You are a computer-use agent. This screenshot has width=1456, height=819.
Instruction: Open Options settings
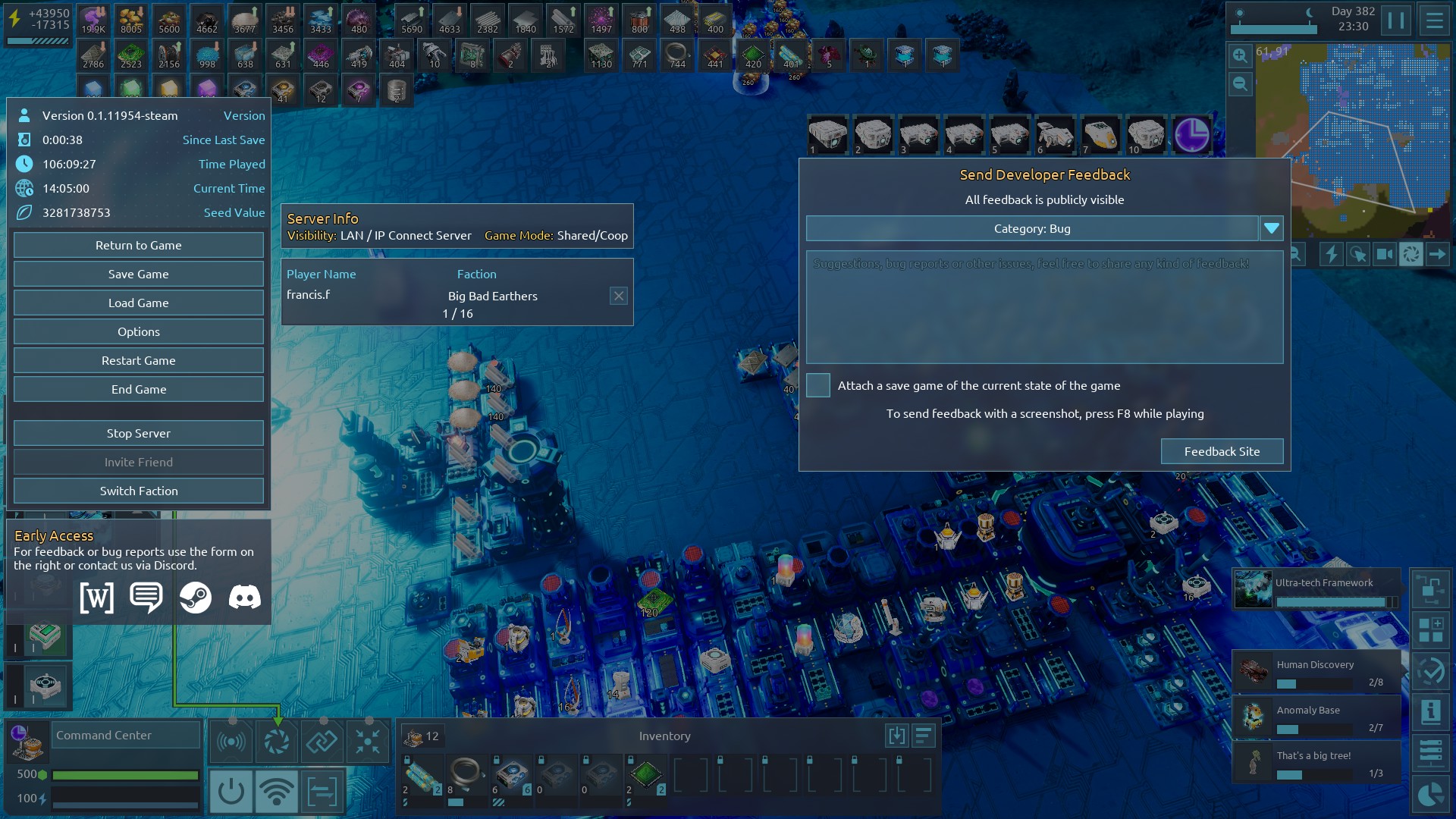(139, 331)
